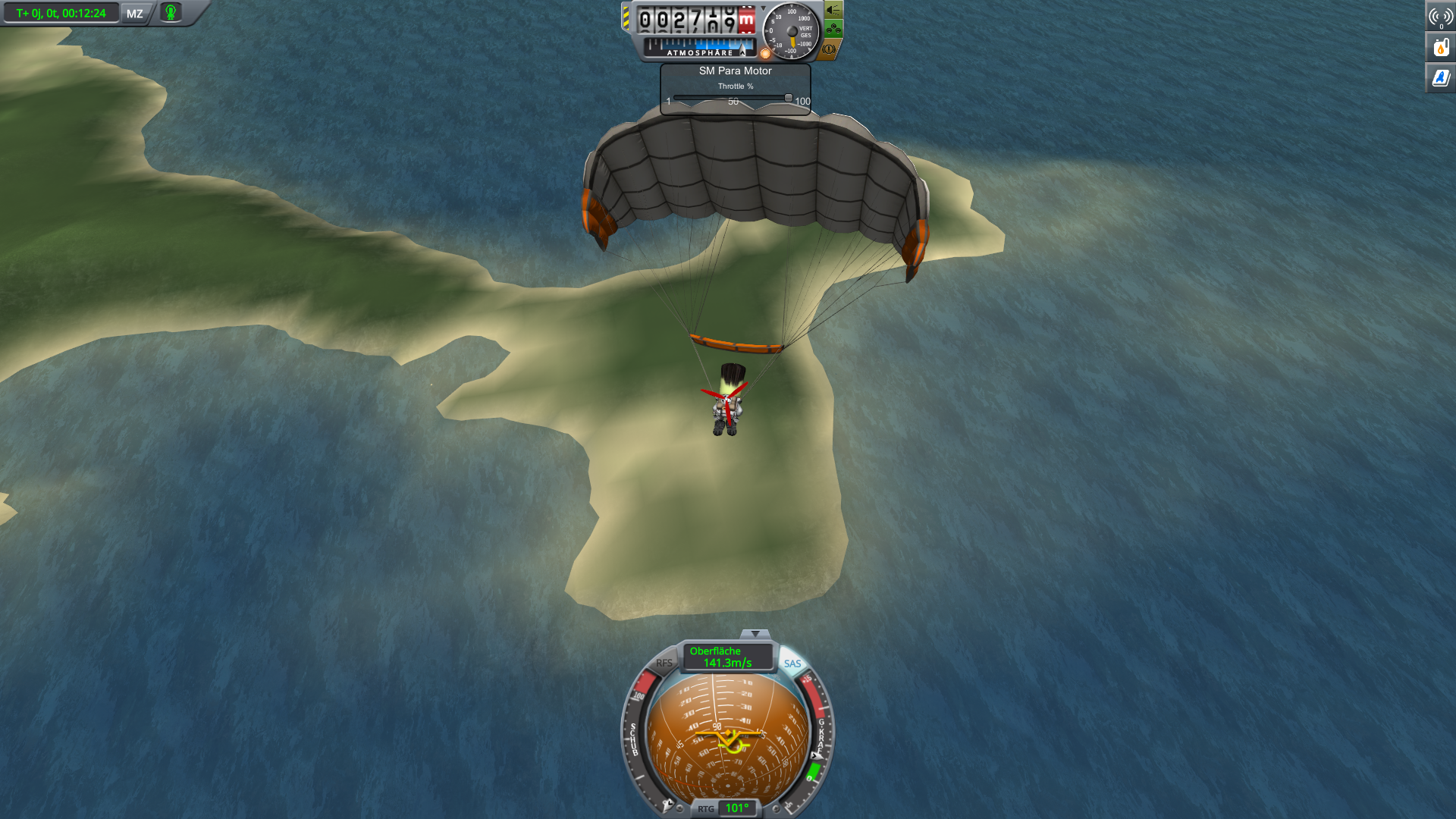Screen dimensions: 1456x819
Task: Click the green Kerbal icon near mission clock
Action: point(171,13)
